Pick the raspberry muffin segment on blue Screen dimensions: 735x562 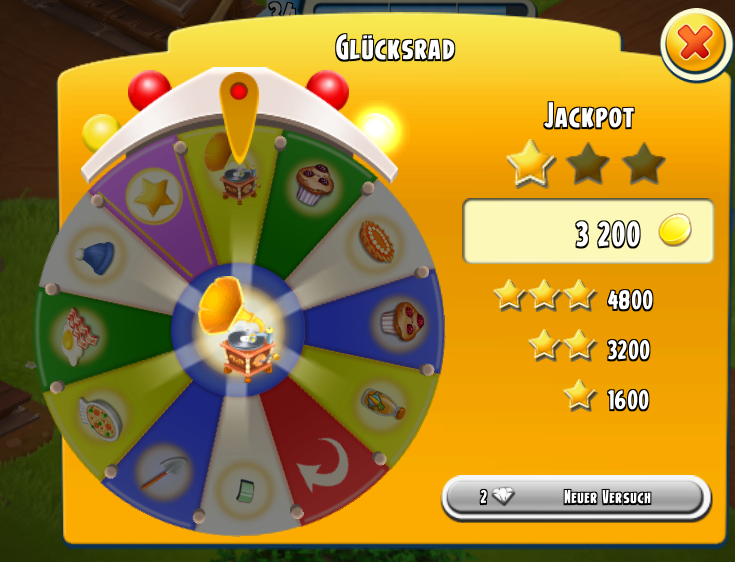point(400,322)
